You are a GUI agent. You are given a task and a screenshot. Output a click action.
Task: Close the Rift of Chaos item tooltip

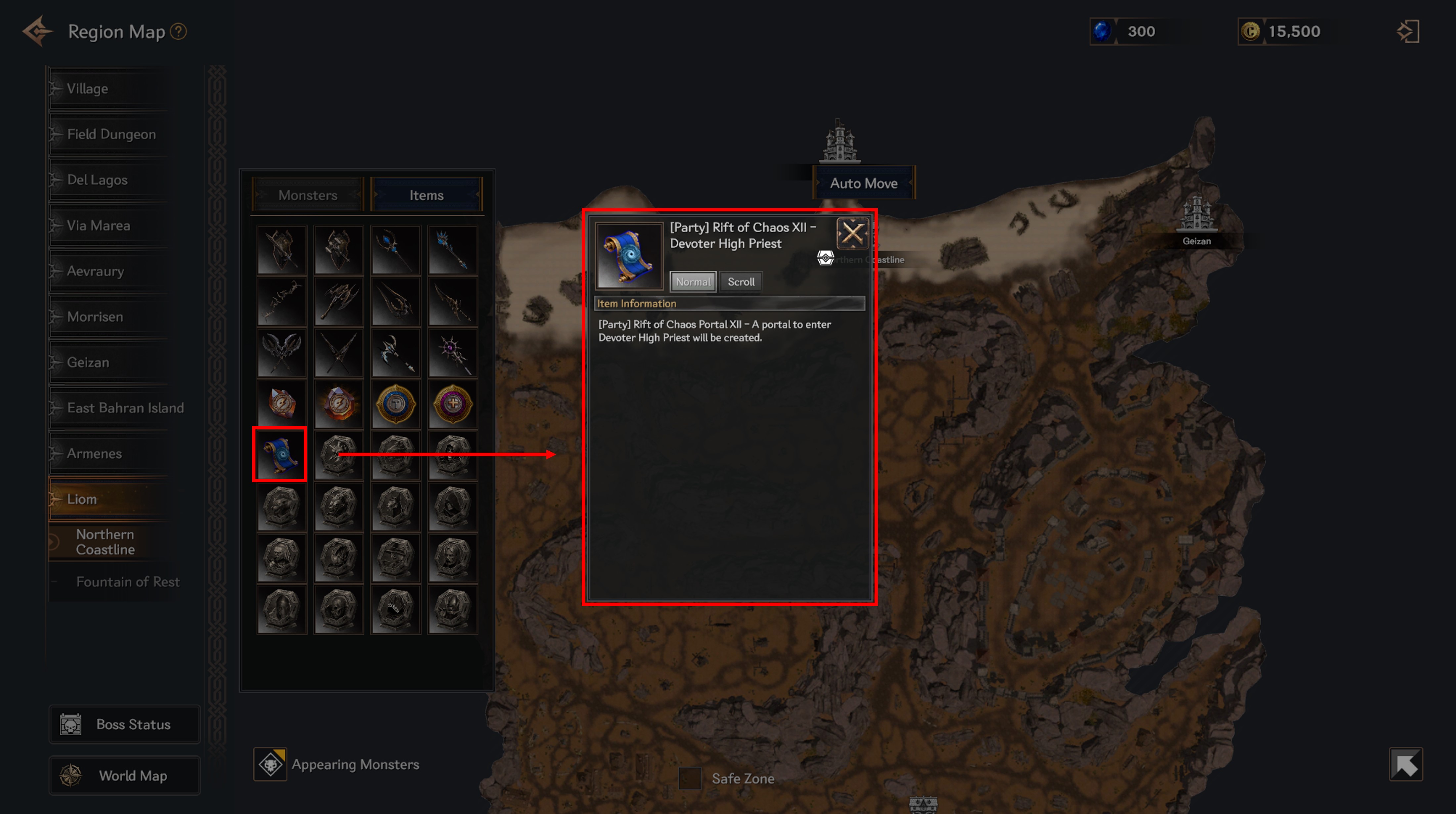click(x=852, y=233)
